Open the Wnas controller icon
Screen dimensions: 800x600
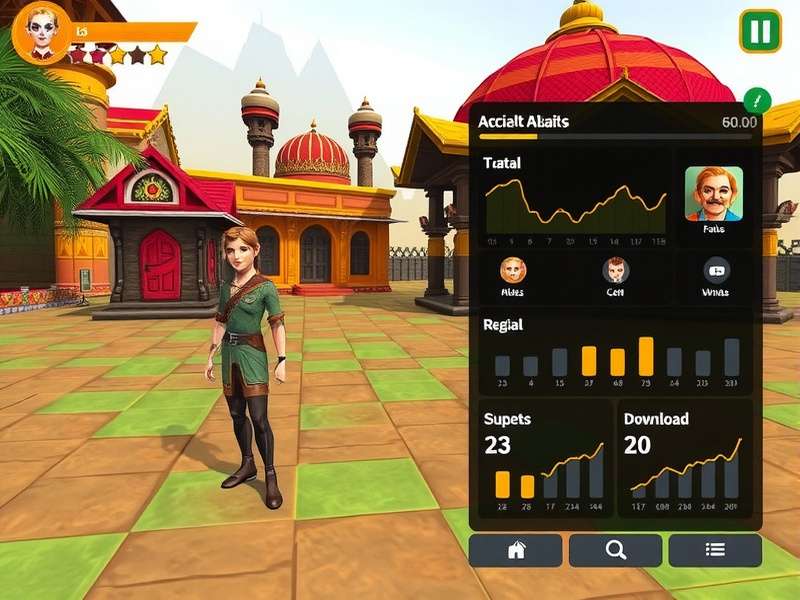[x=716, y=270]
